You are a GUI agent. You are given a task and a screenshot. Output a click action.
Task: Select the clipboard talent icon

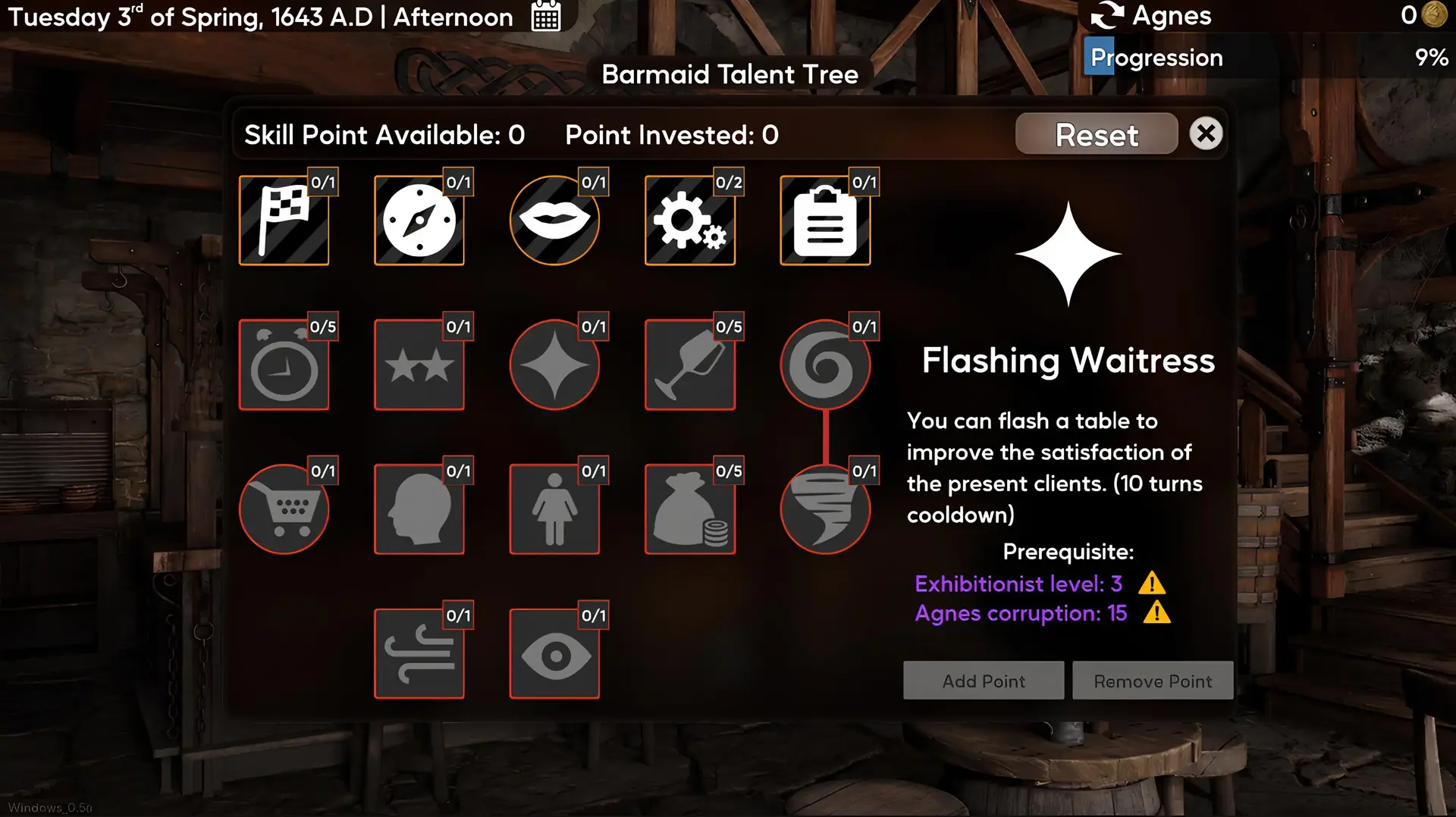825,221
